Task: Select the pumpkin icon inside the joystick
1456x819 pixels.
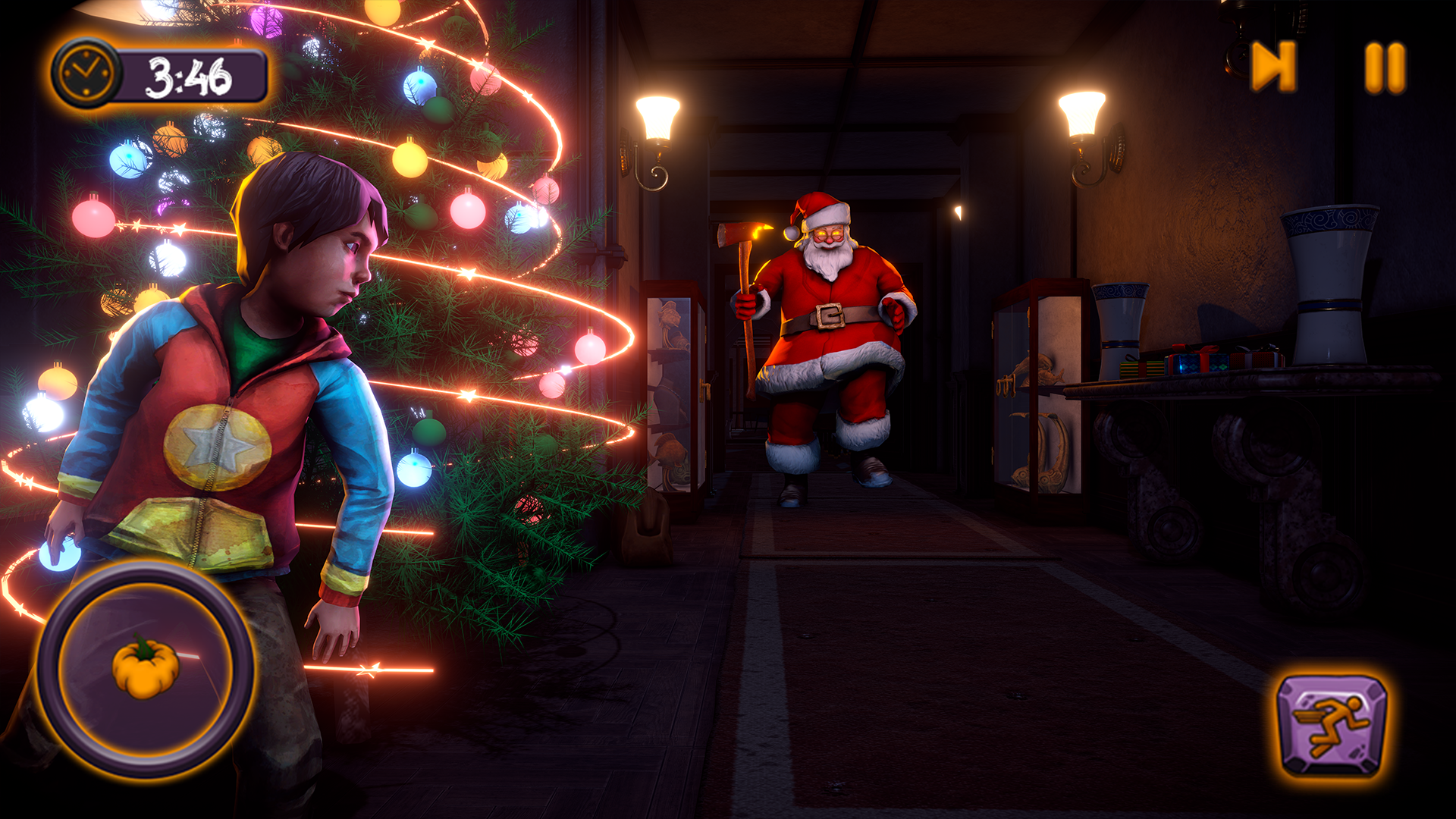Action: (x=144, y=670)
